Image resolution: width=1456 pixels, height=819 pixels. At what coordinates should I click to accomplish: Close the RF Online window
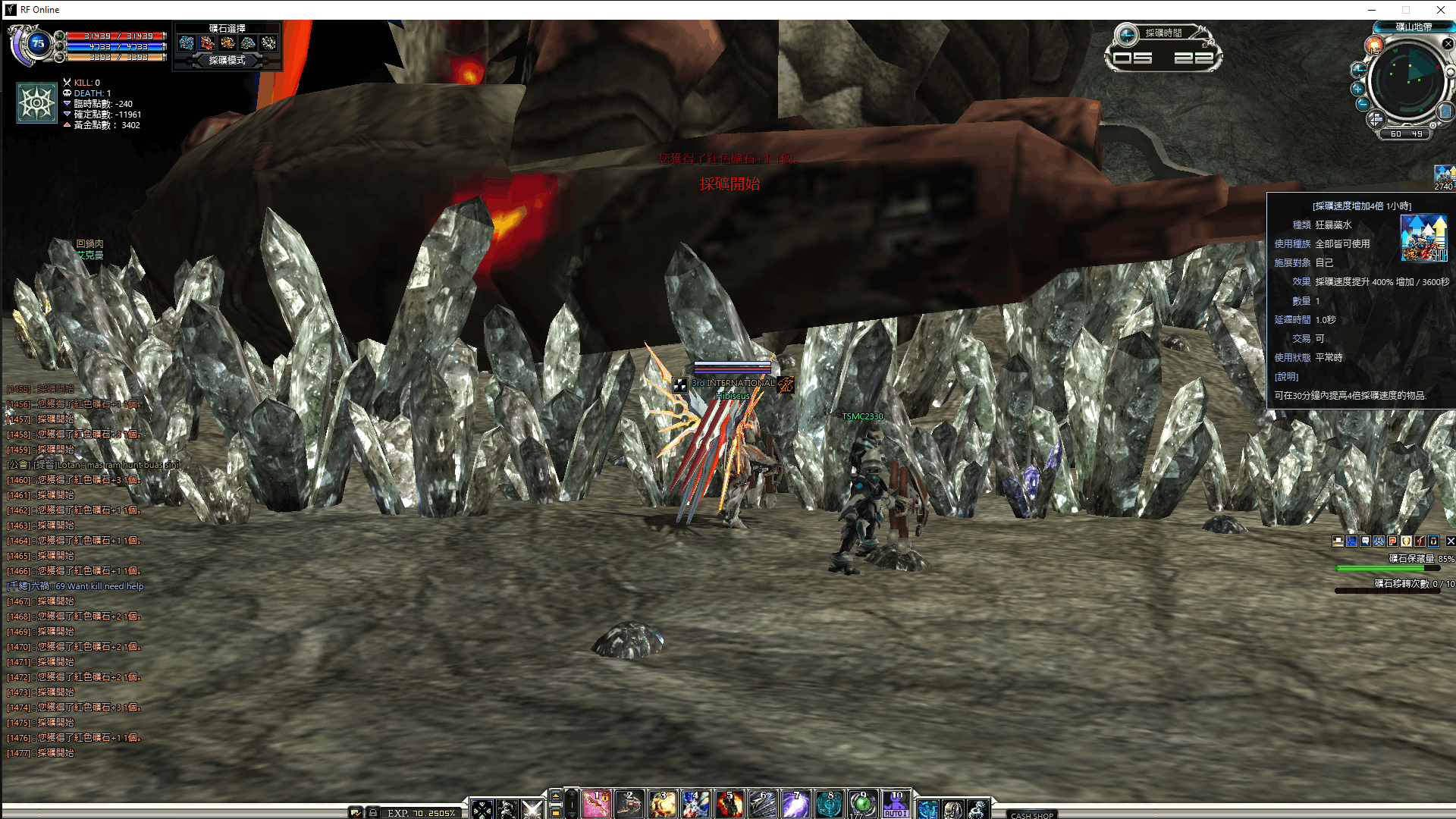pyautogui.click(x=1440, y=10)
